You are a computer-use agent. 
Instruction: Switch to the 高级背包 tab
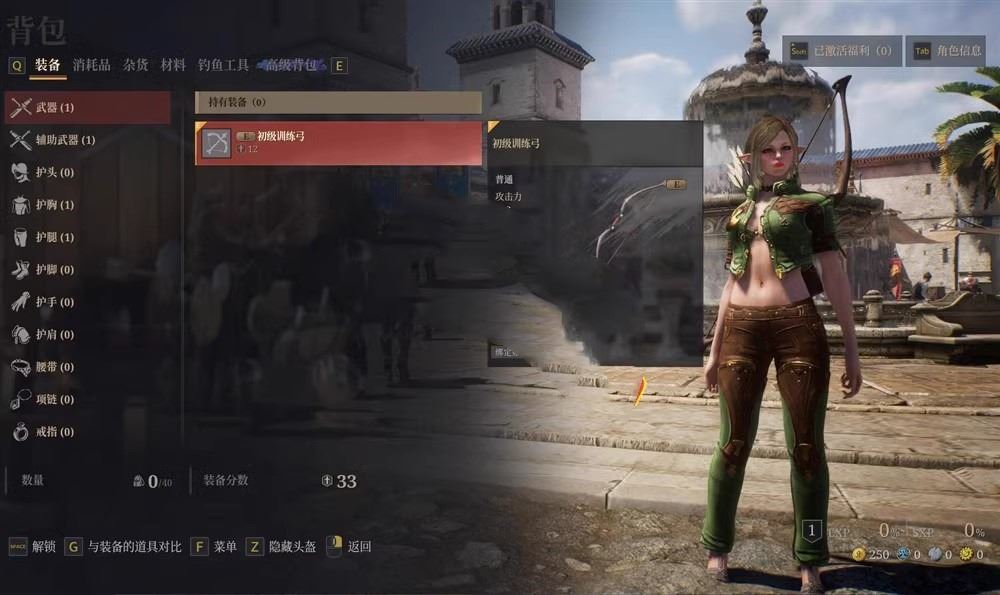pyautogui.click(x=291, y=65)
